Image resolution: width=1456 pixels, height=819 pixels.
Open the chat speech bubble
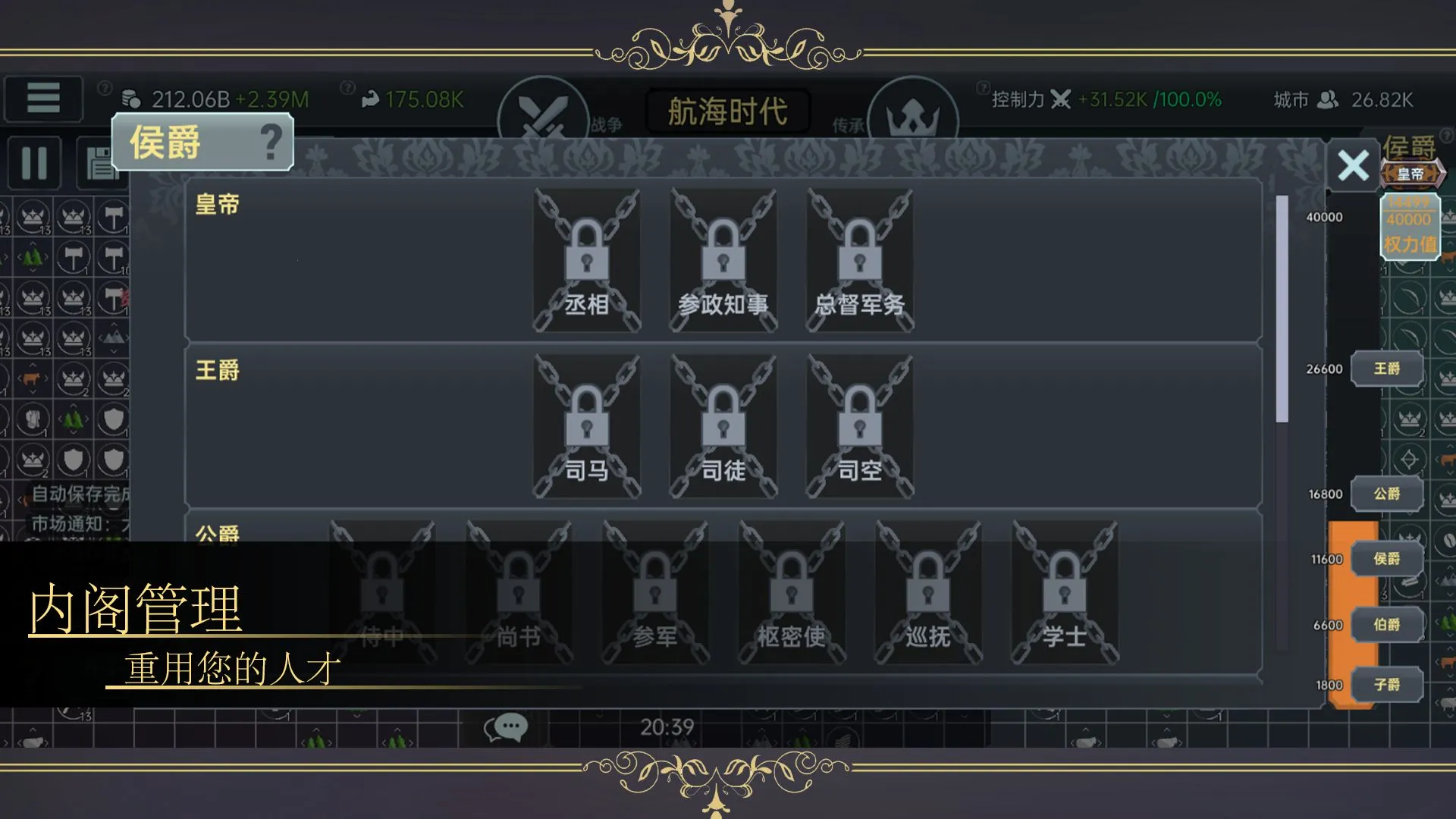point(506,727)
